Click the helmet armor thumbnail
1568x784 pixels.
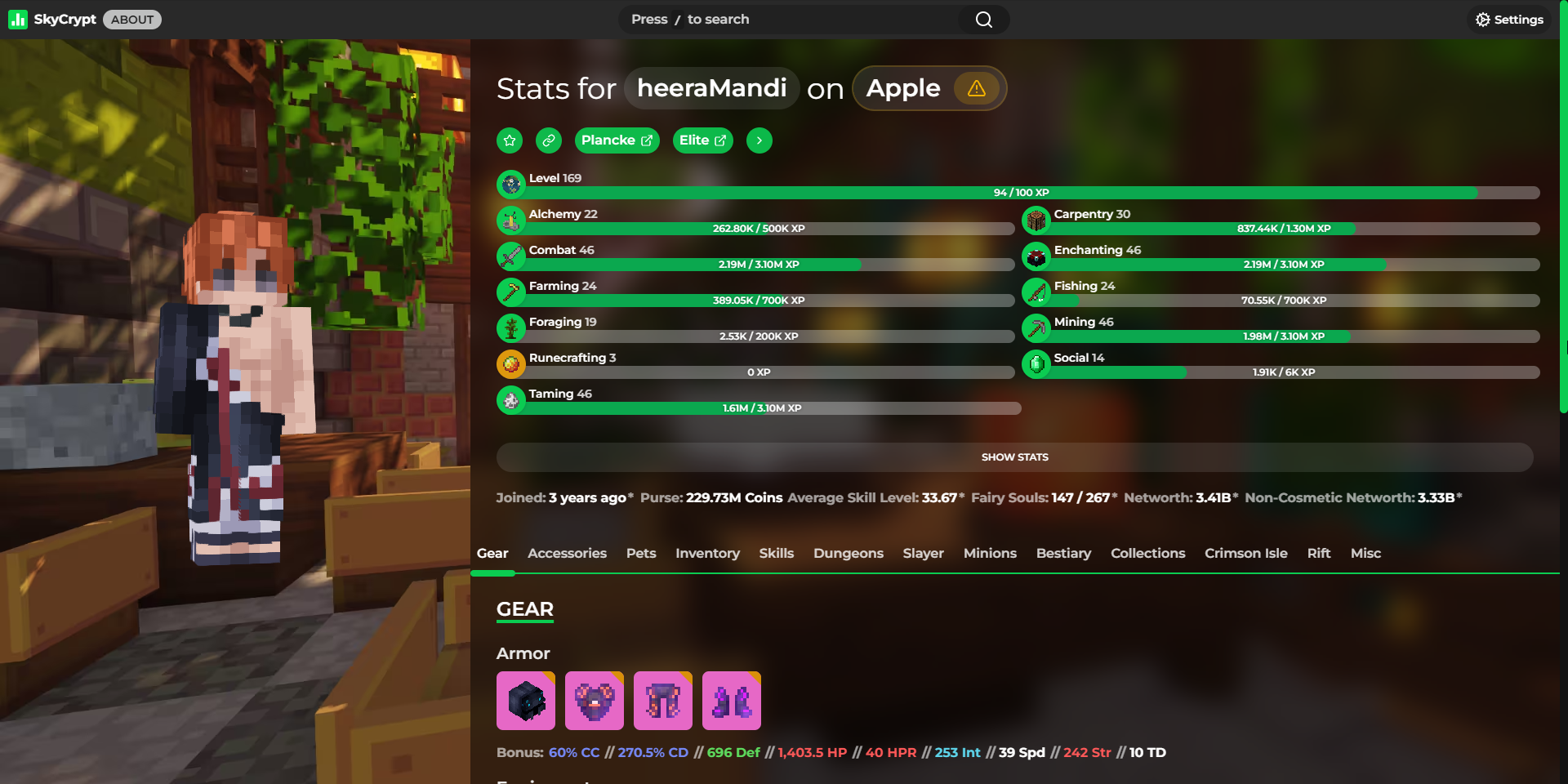click(x=525, y=700)
